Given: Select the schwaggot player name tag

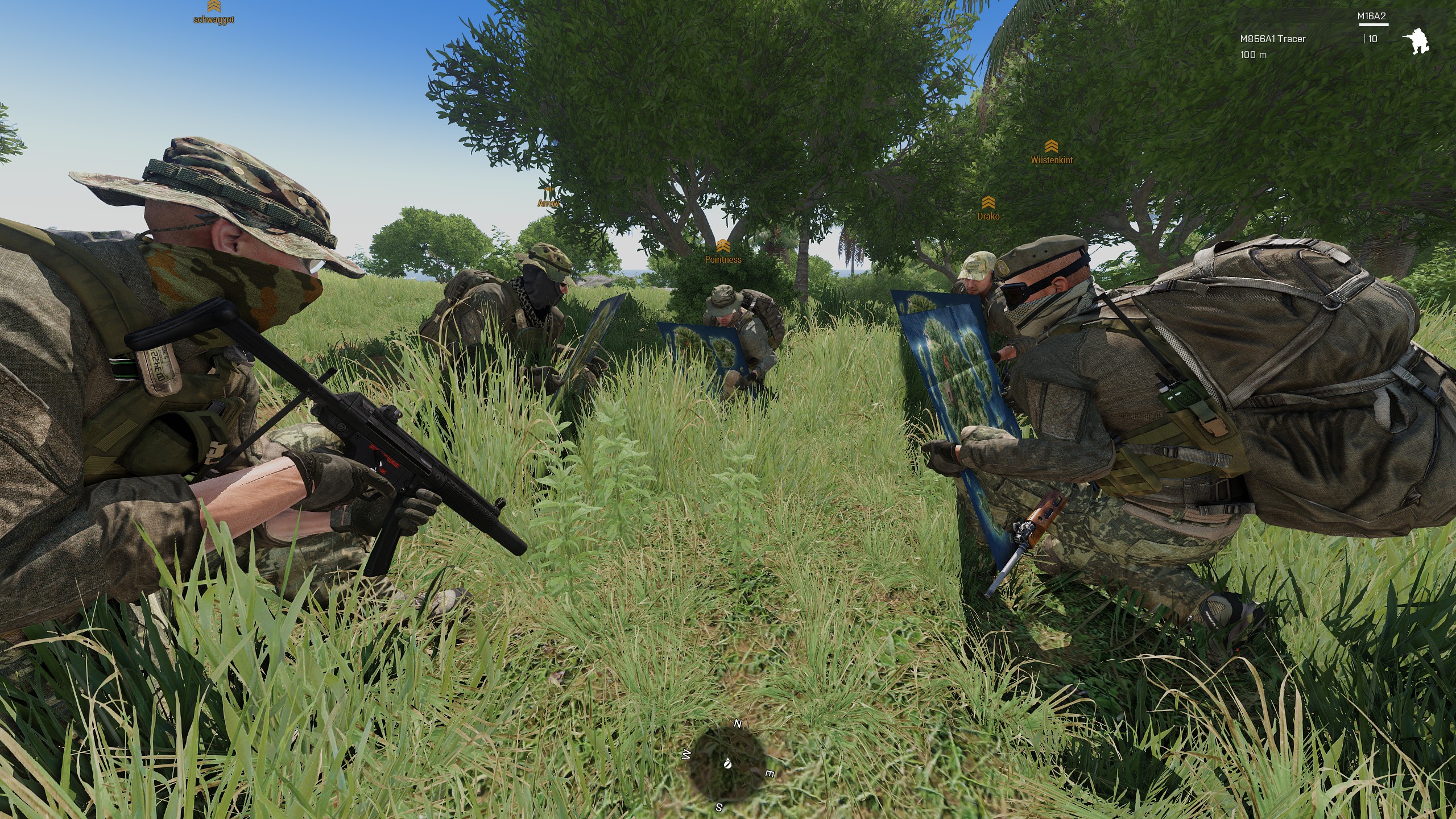Looking at the screenshot, I should pyautogui.click(x=214, y=20).
